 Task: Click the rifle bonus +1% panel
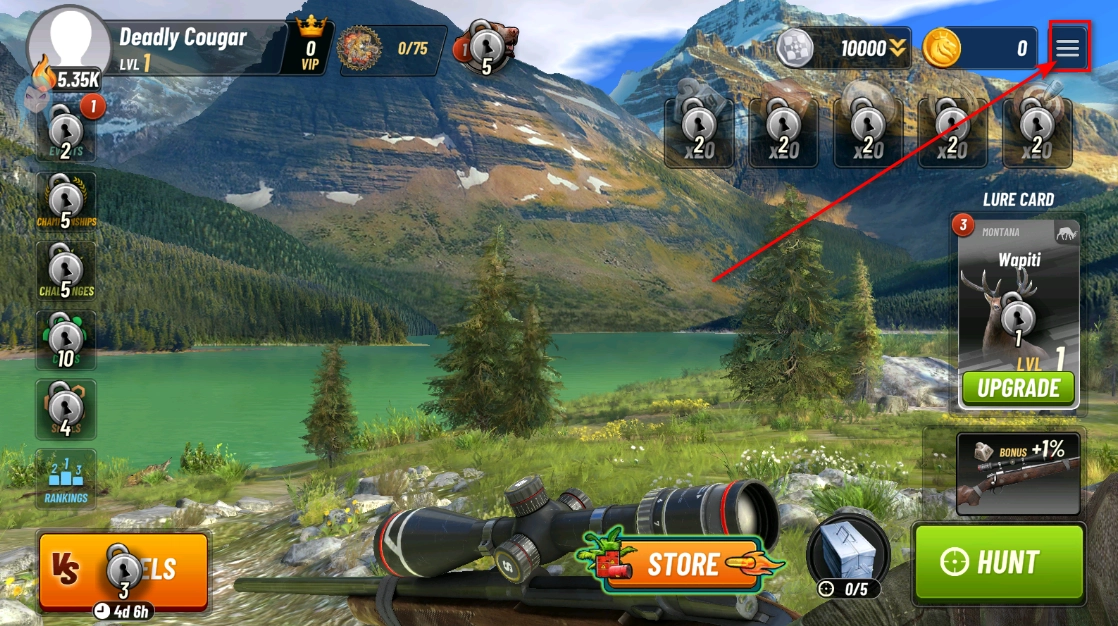1018,473
